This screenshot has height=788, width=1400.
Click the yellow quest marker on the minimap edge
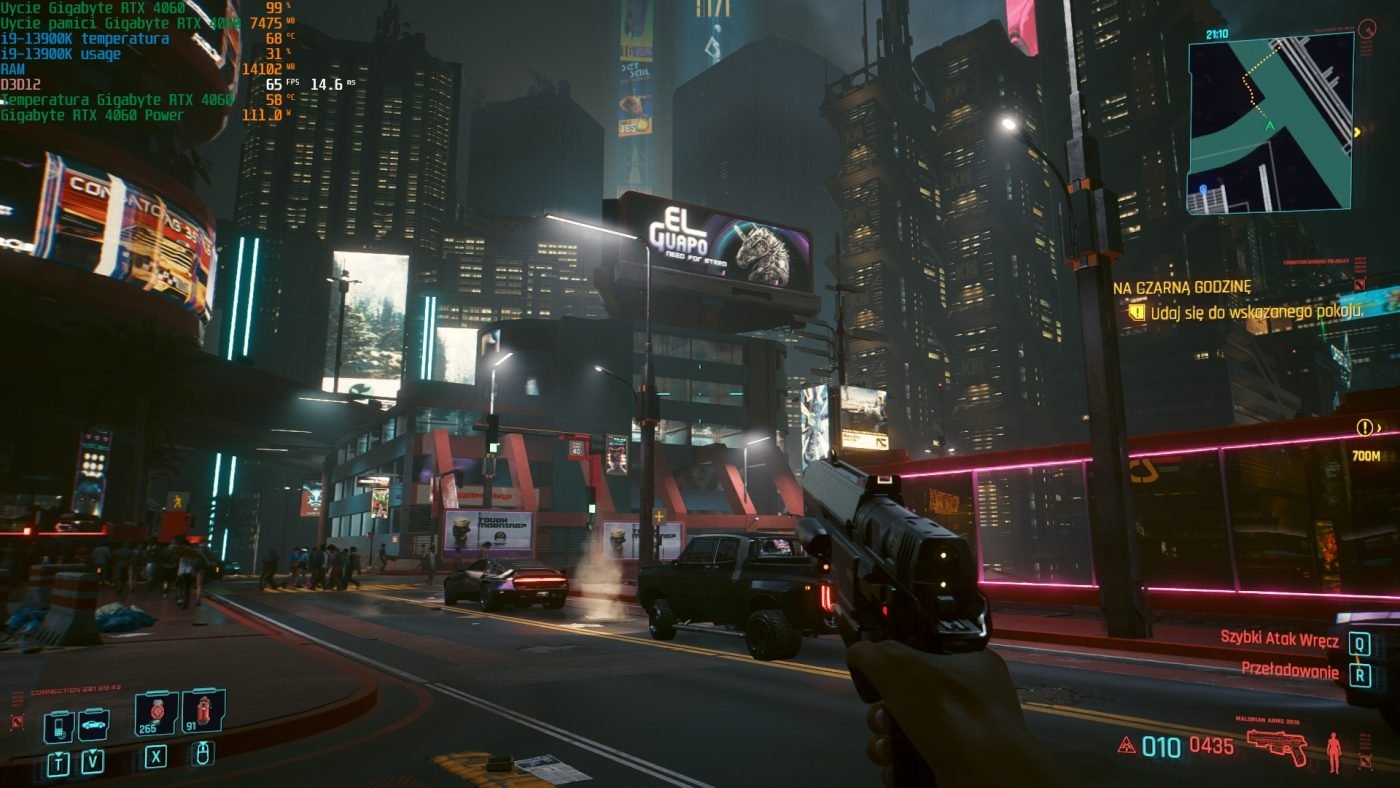(x=1357, y=132)
